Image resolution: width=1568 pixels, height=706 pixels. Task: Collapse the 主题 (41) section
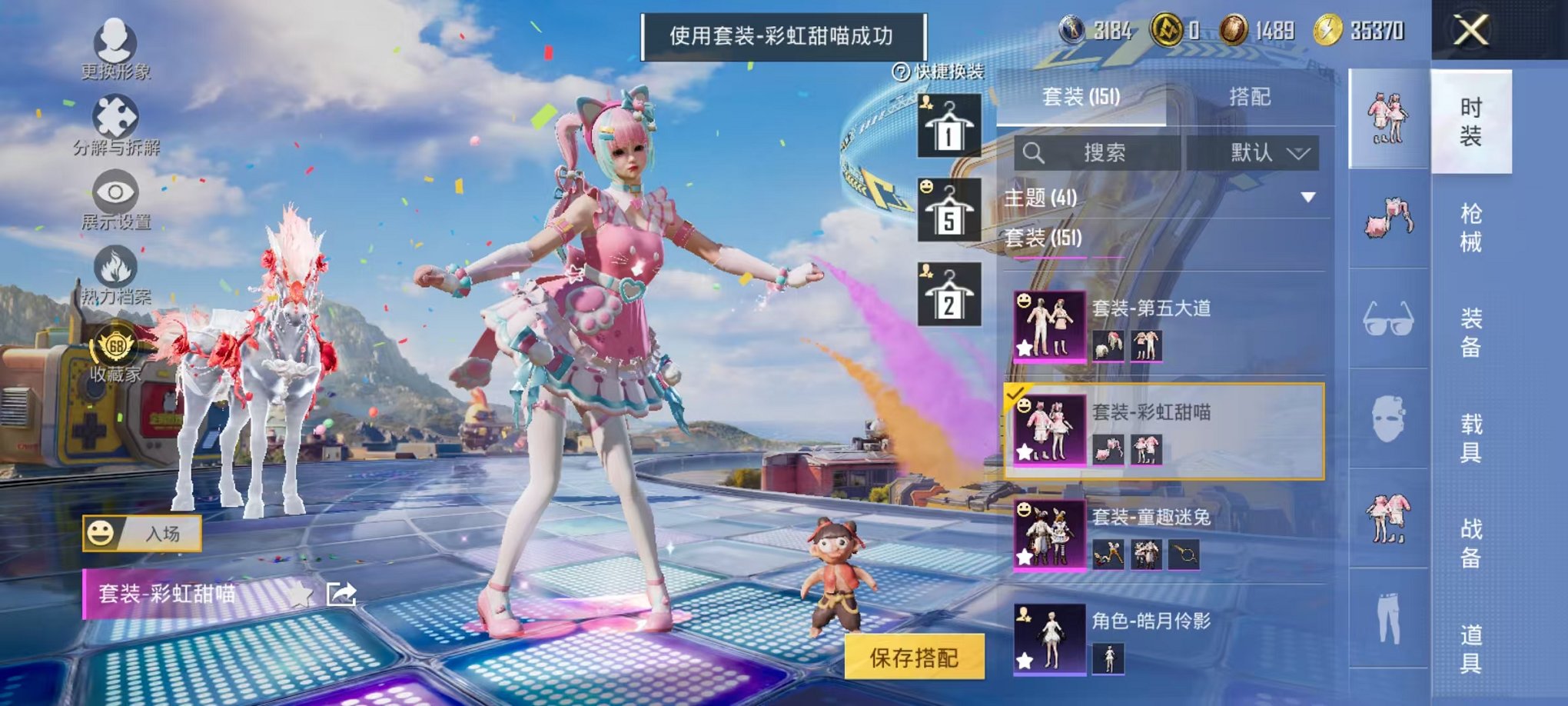tap(1308, 195)
